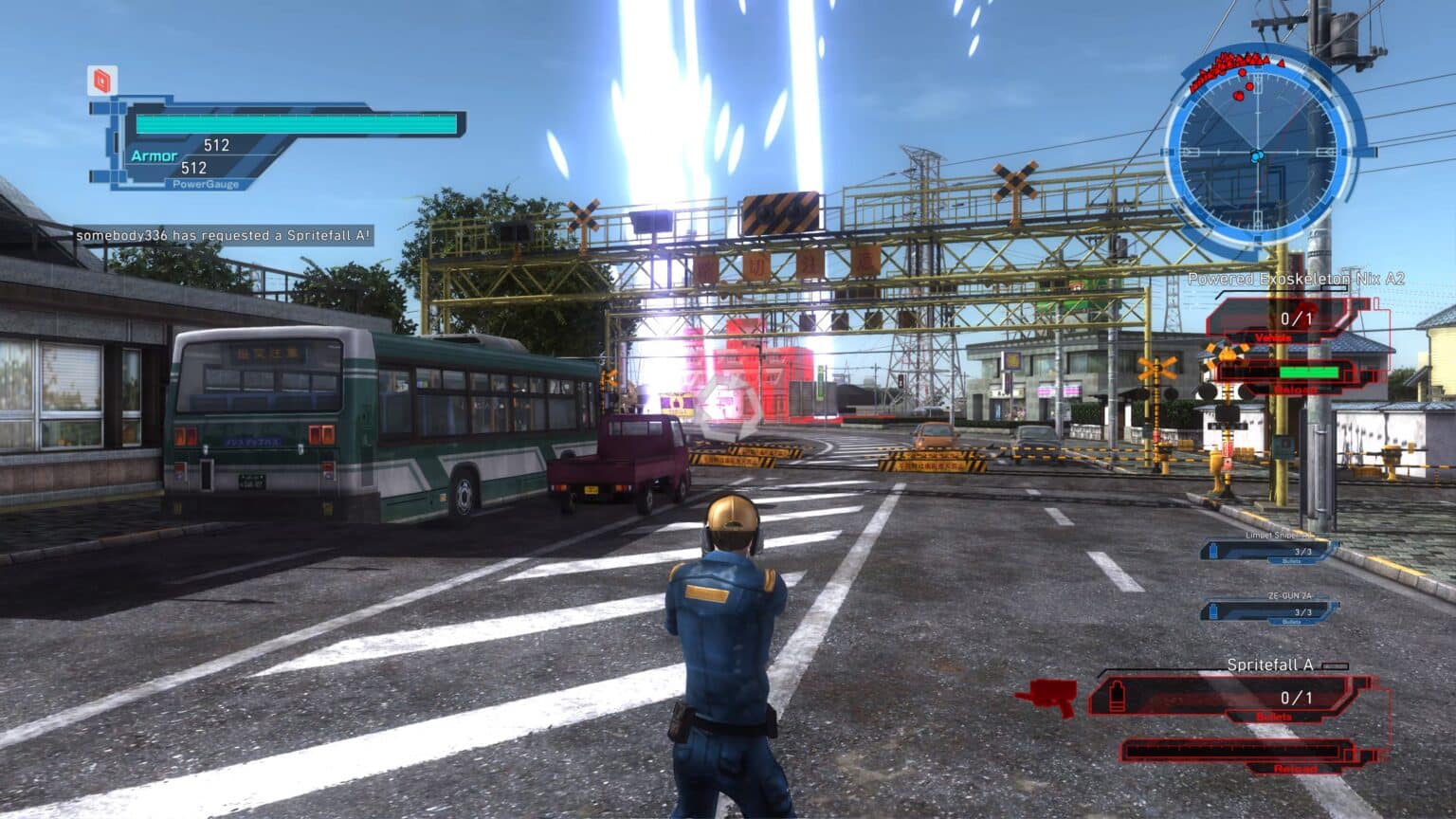Choose the Limpet Sniper weapon slot
This screenshot has width=1456, height=819.
[1270, 550]
